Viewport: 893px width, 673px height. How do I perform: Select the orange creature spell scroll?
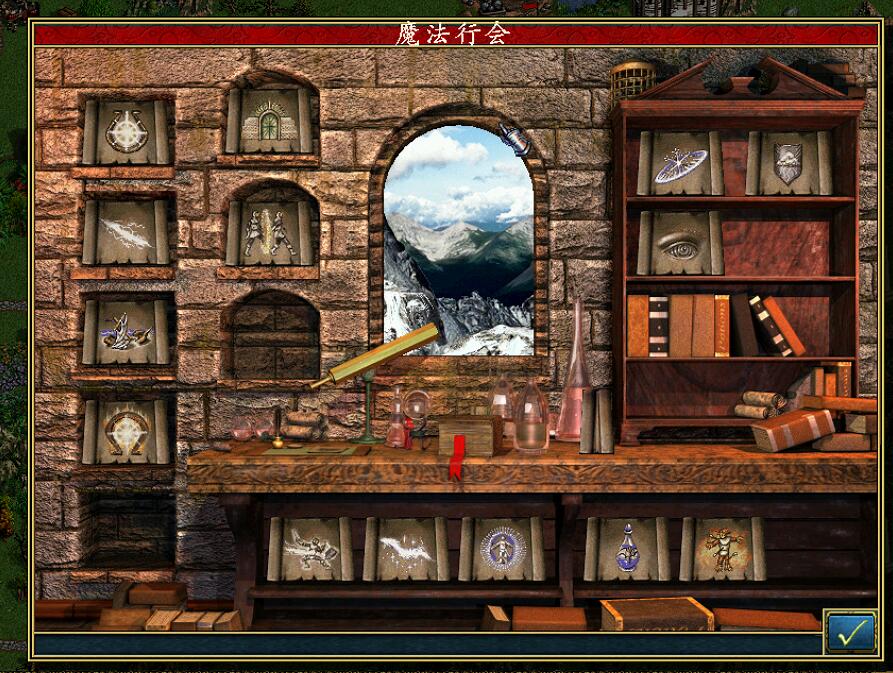pyautogui.click(x=722, y=549)
